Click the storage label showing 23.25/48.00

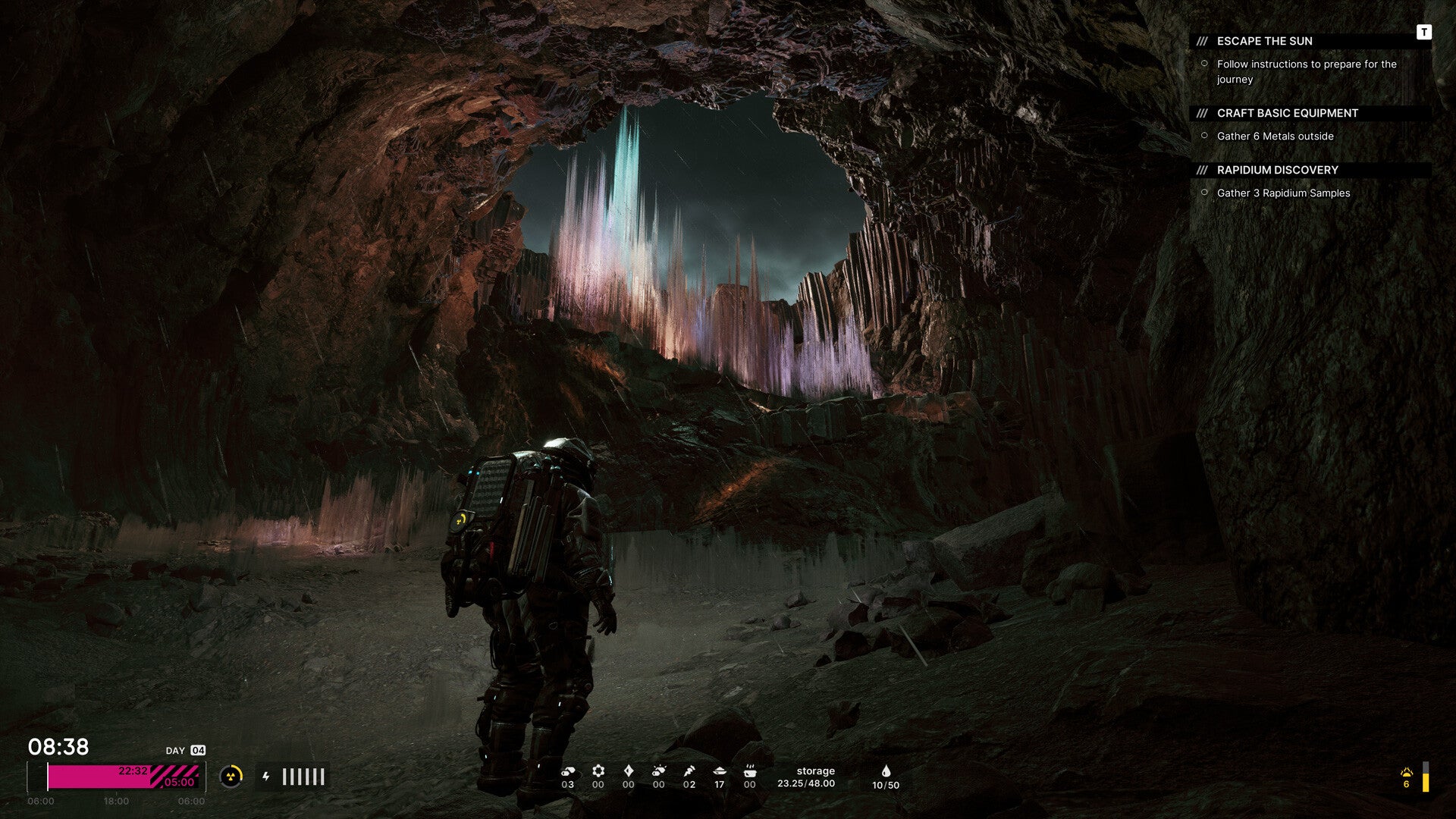(x=814, y=776)
